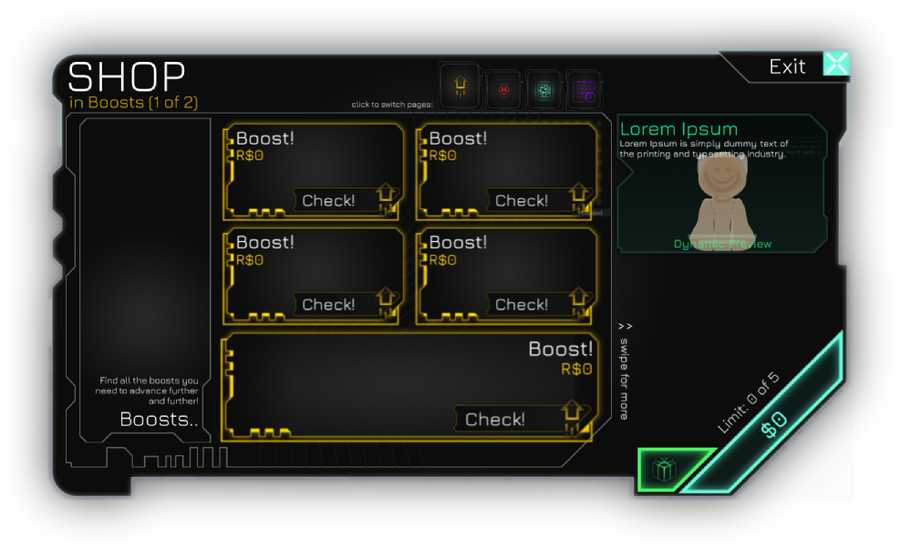Open the red skull shop page

coord(503,91)
